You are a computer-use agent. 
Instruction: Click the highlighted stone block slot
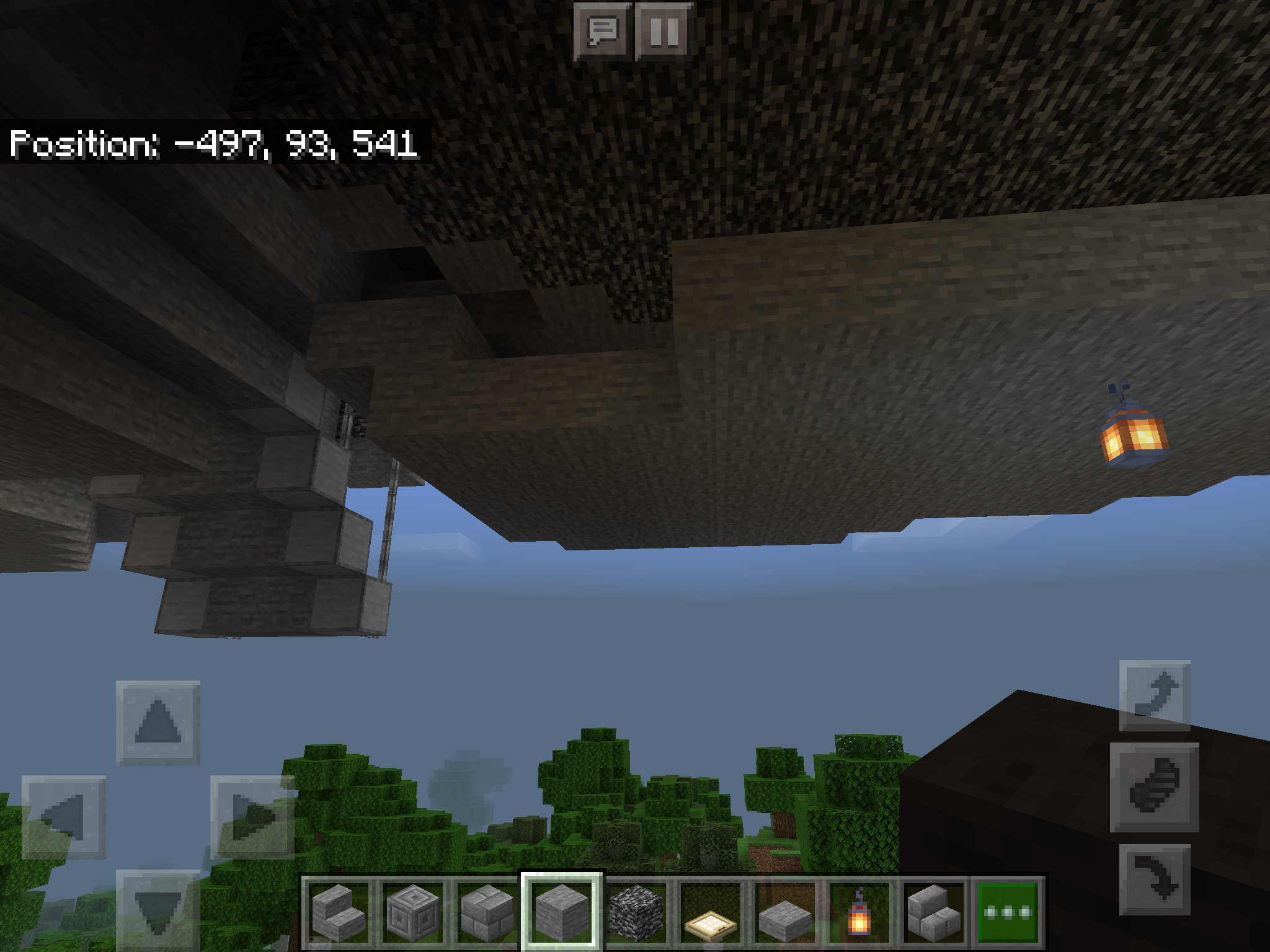(x=561, y=912)
